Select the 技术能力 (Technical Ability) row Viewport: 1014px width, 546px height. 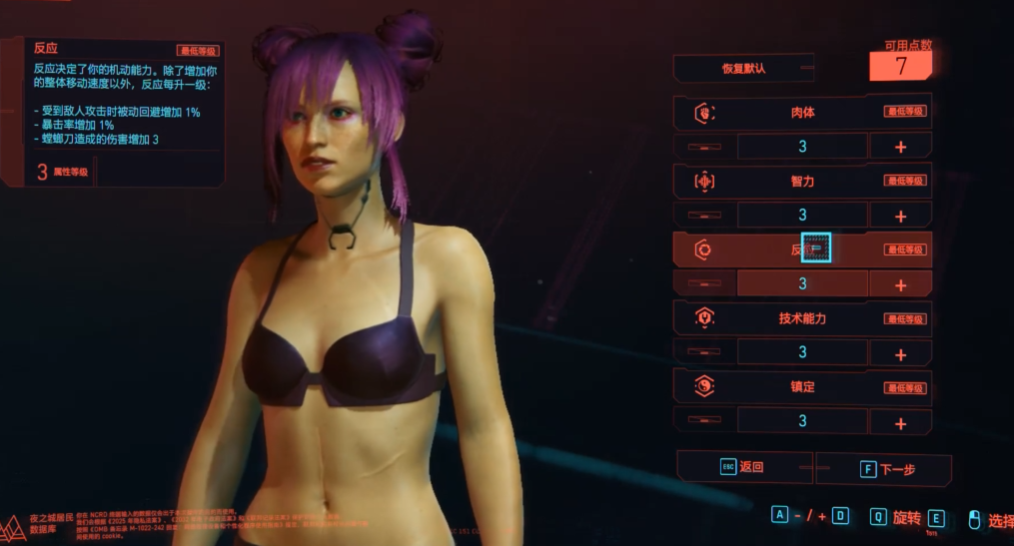pos(802,318)
